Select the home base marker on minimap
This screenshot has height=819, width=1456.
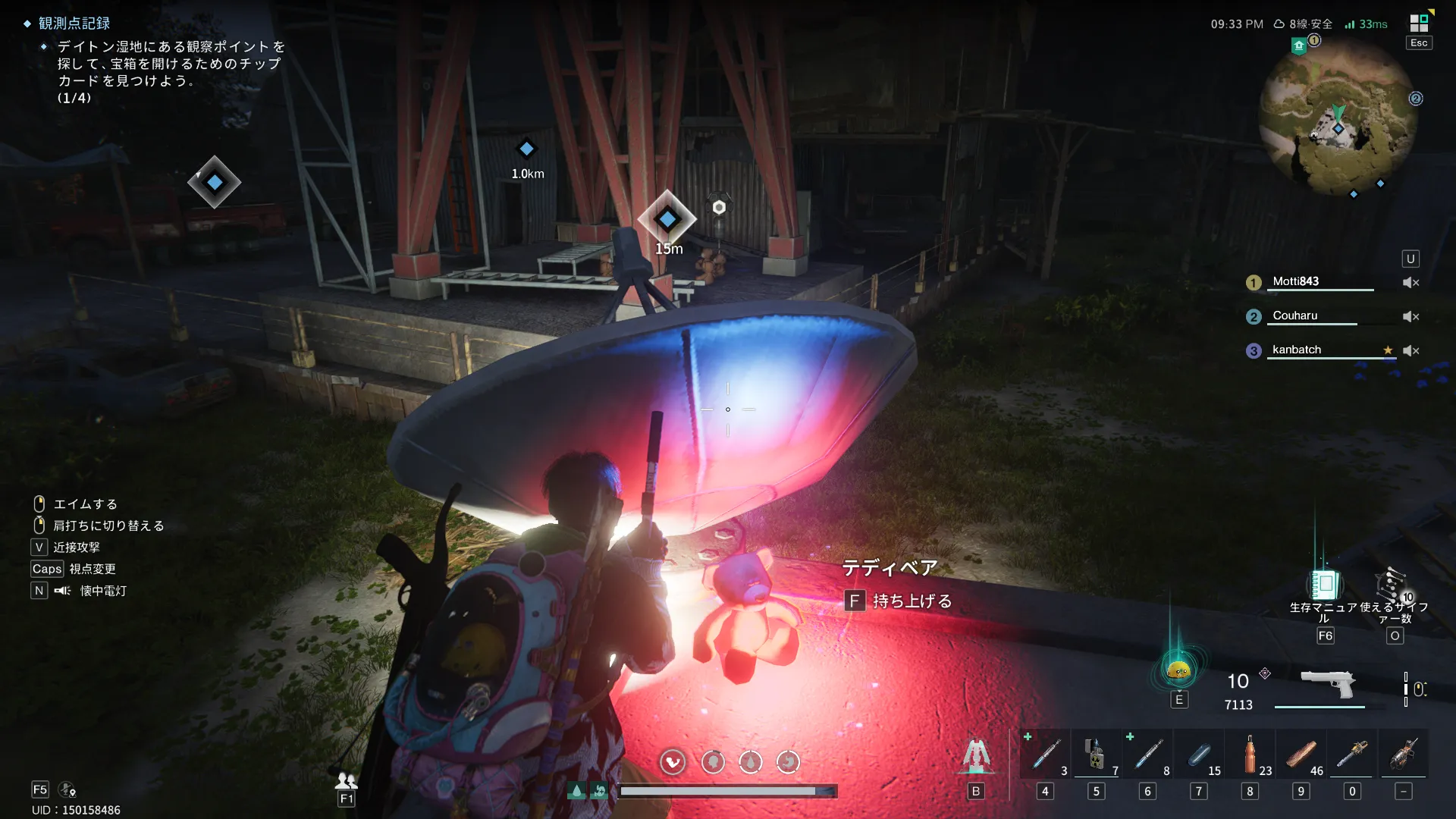pos(1299,46)
